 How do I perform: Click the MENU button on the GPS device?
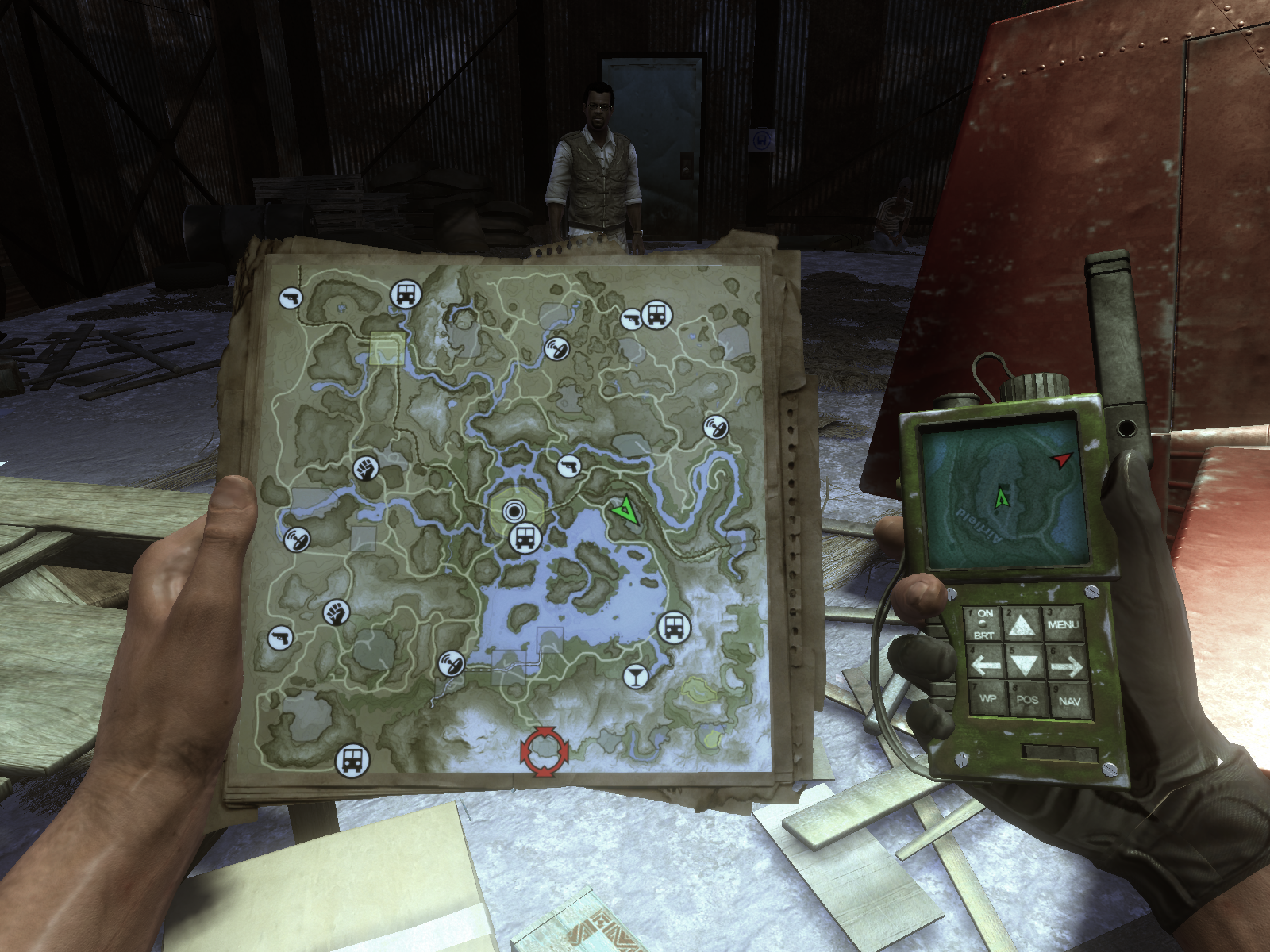pos(1062,624)
